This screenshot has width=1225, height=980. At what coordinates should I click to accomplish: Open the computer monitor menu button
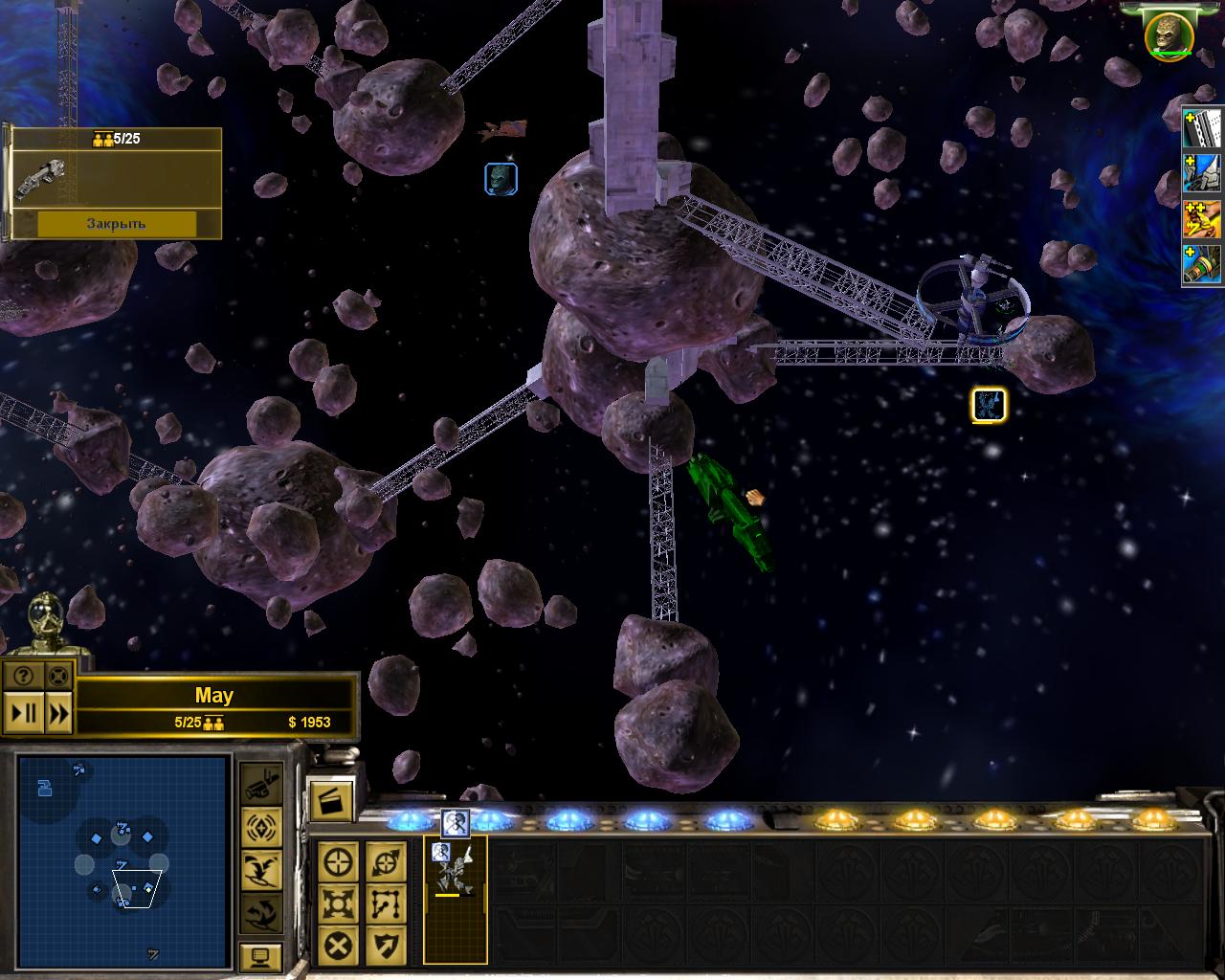coord(260,957)
